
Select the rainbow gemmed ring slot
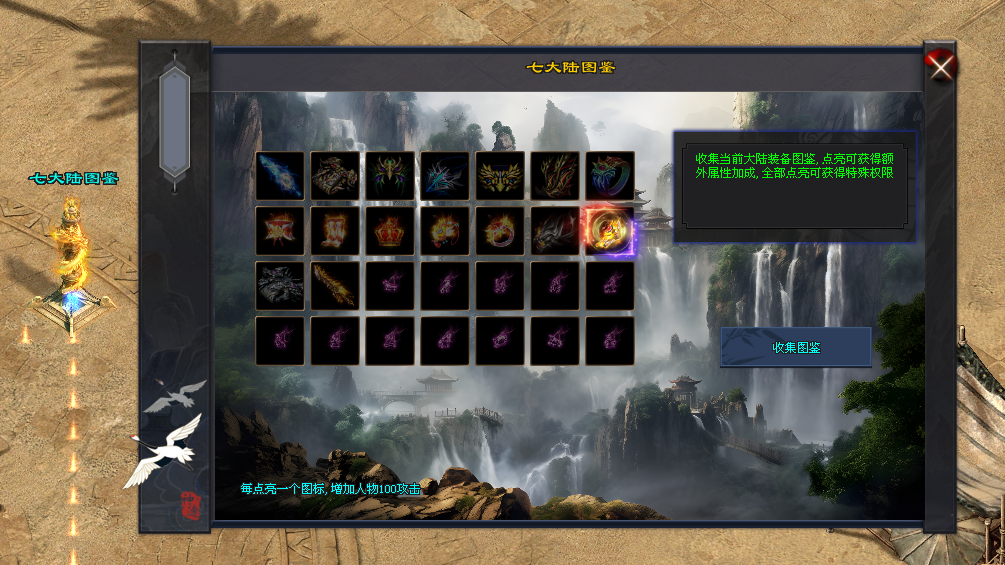pyautogui.click(x=610, y=176)
